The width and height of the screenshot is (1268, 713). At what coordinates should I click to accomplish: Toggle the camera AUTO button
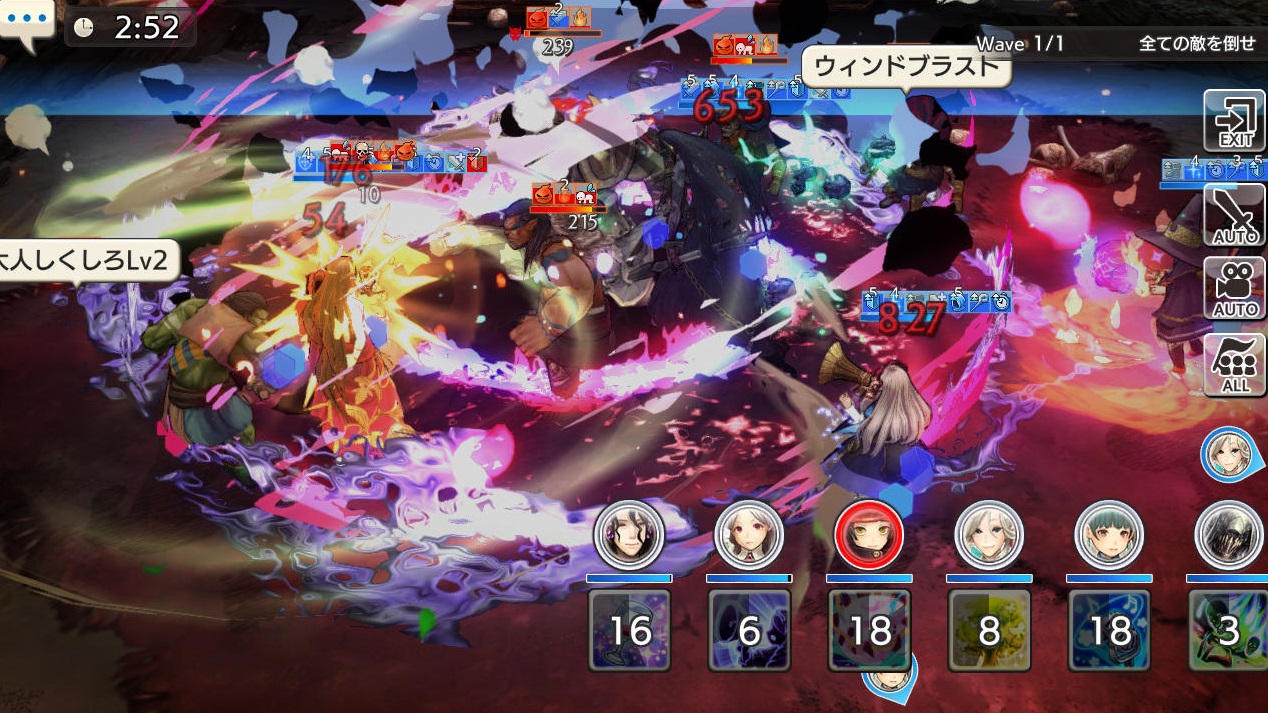1234,288
